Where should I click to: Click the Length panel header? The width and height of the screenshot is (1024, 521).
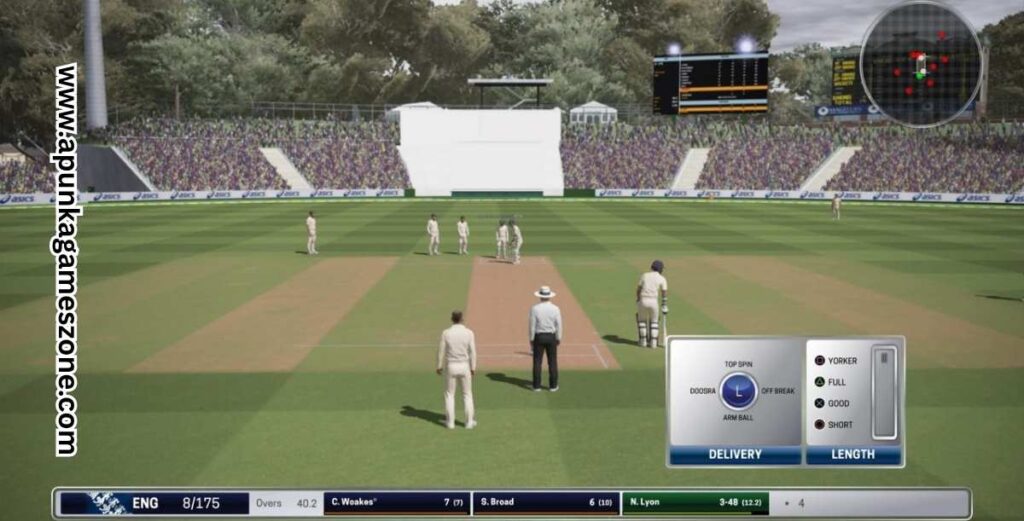(x=853, y=454)
